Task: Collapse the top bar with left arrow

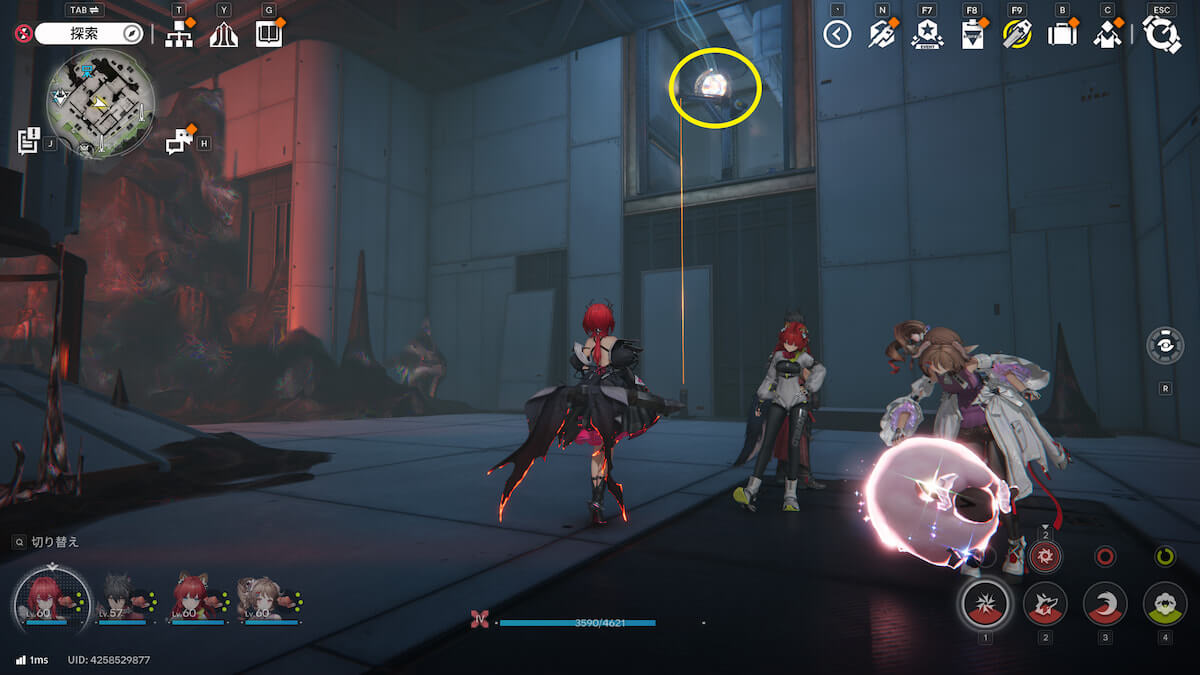Action: pyautogui.click(x=837, y=35)
